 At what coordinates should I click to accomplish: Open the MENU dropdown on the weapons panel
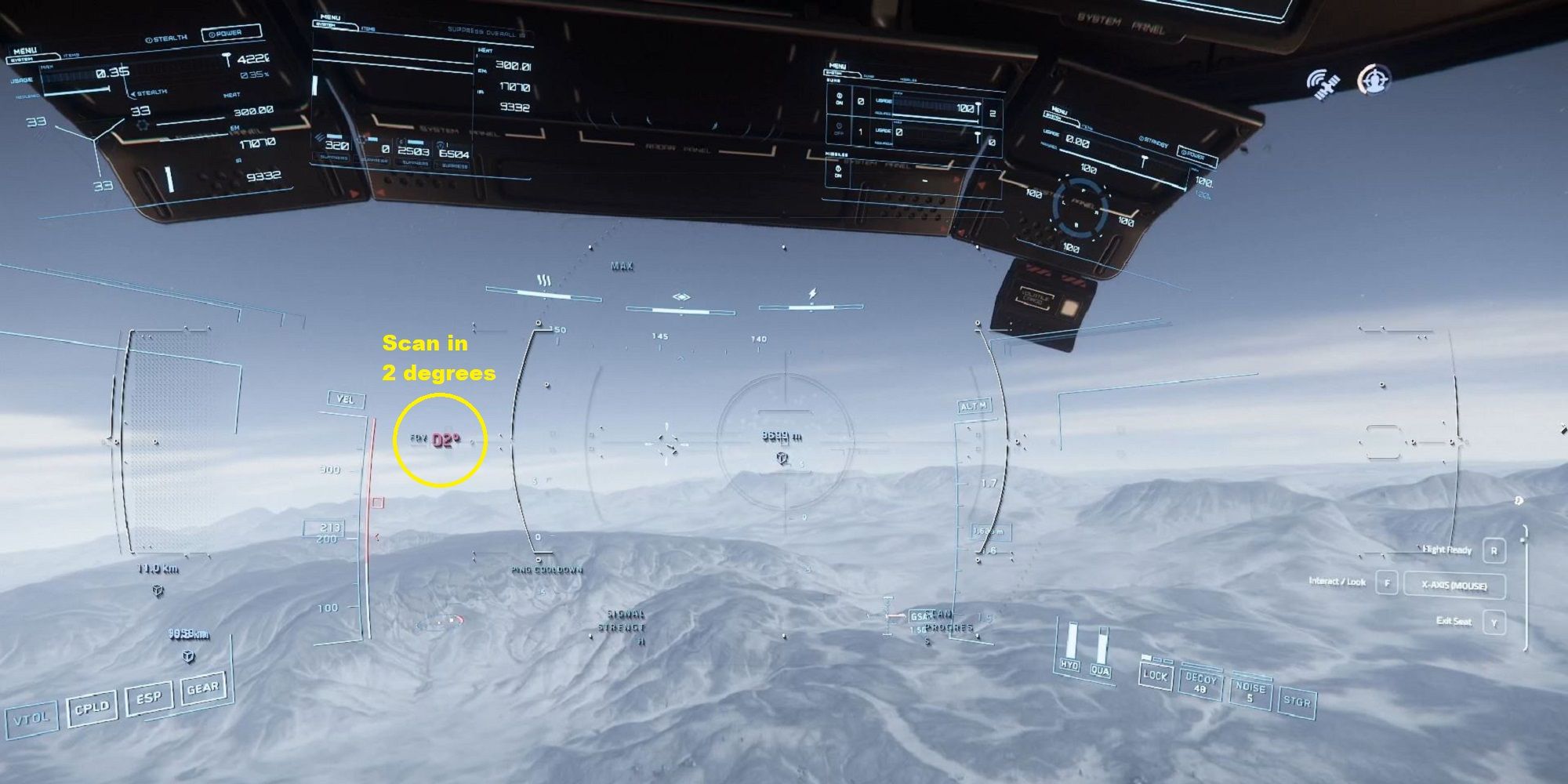tap(837, 66)
